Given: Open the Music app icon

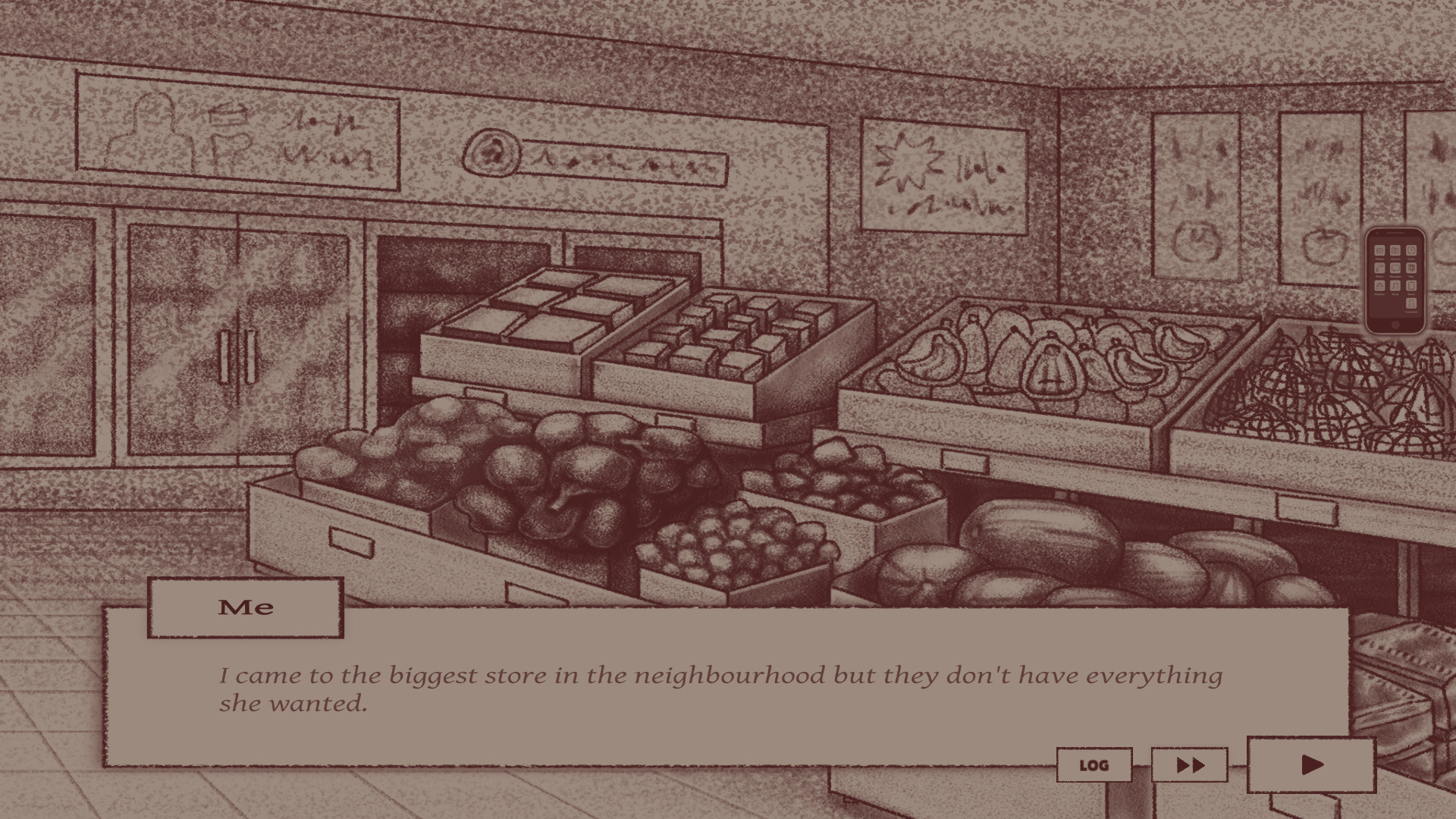Looking at the screenshot, I should (1395, 285).
